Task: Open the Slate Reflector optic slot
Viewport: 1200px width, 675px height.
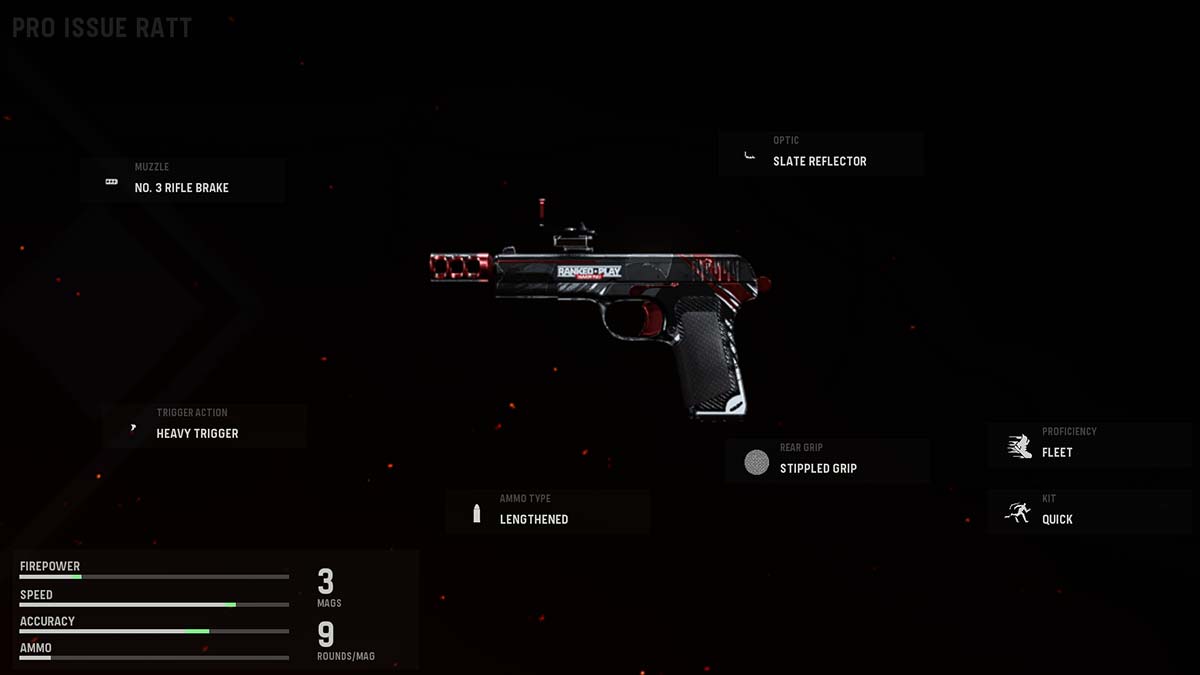Action: (820, 154)
